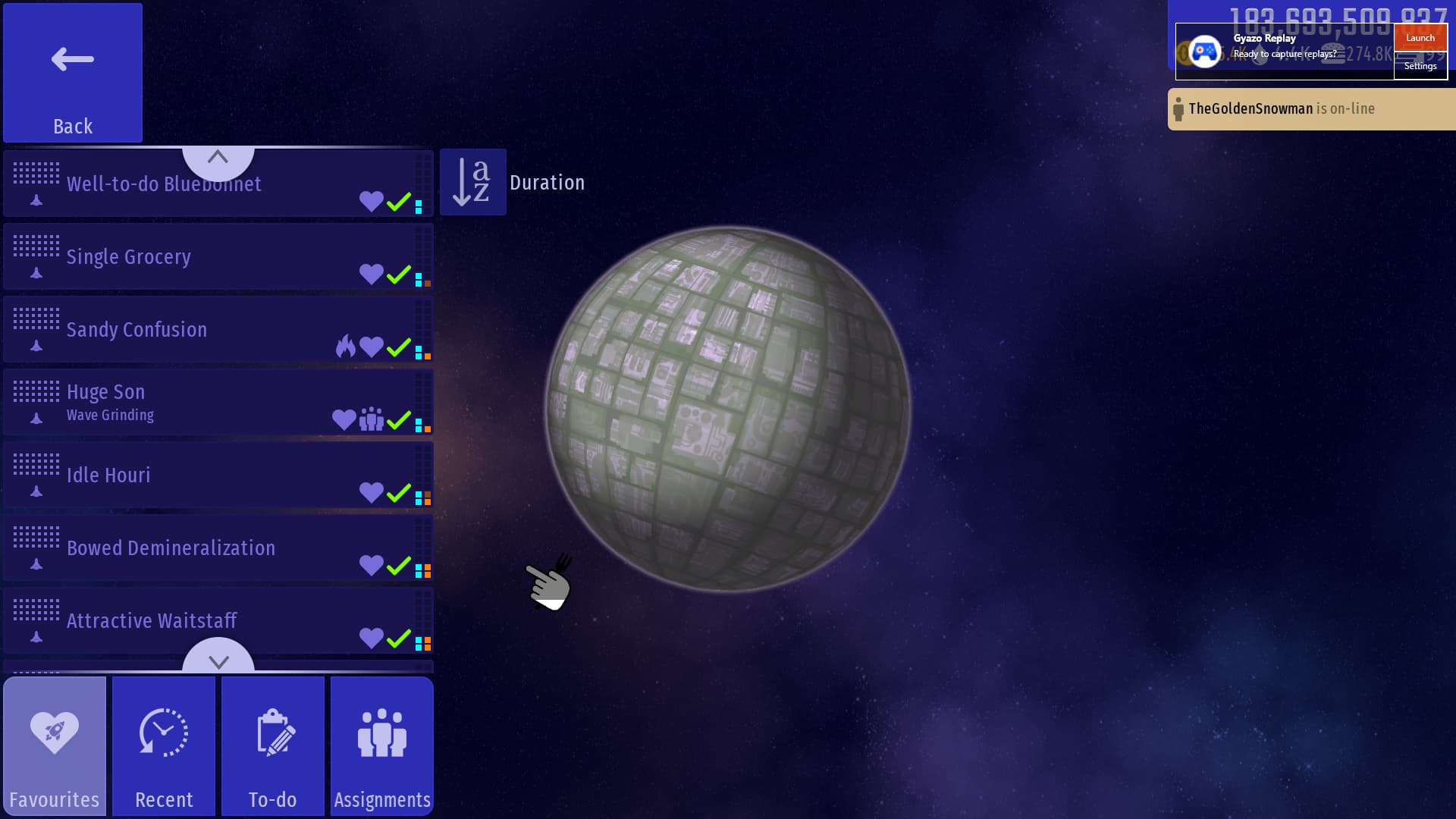Screen dimensions: 1456x819
Task: Switch to the Favourites tab
Action: coord(55,746)
